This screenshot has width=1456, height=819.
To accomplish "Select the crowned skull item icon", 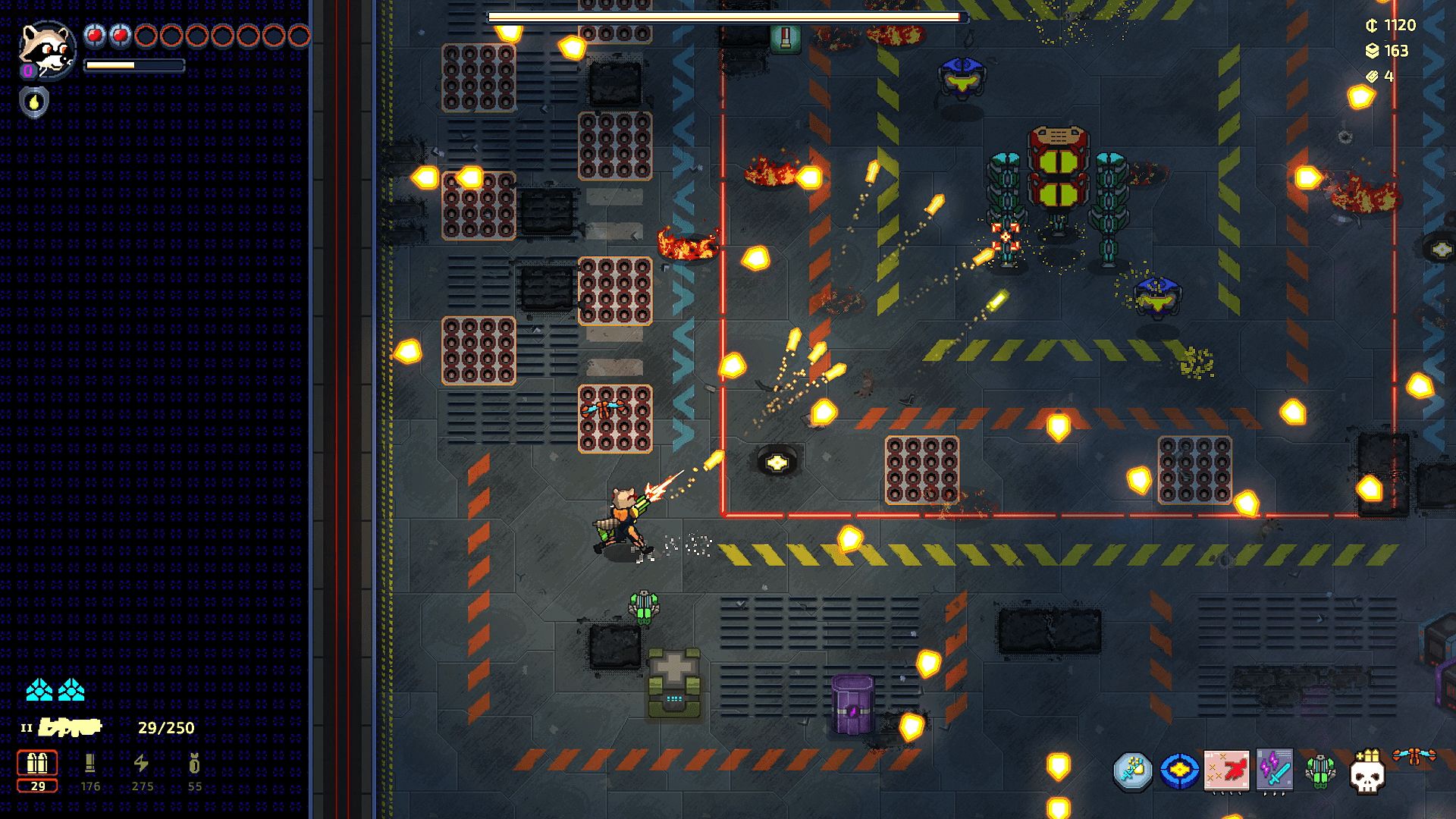I will (x=1367, y=773).
